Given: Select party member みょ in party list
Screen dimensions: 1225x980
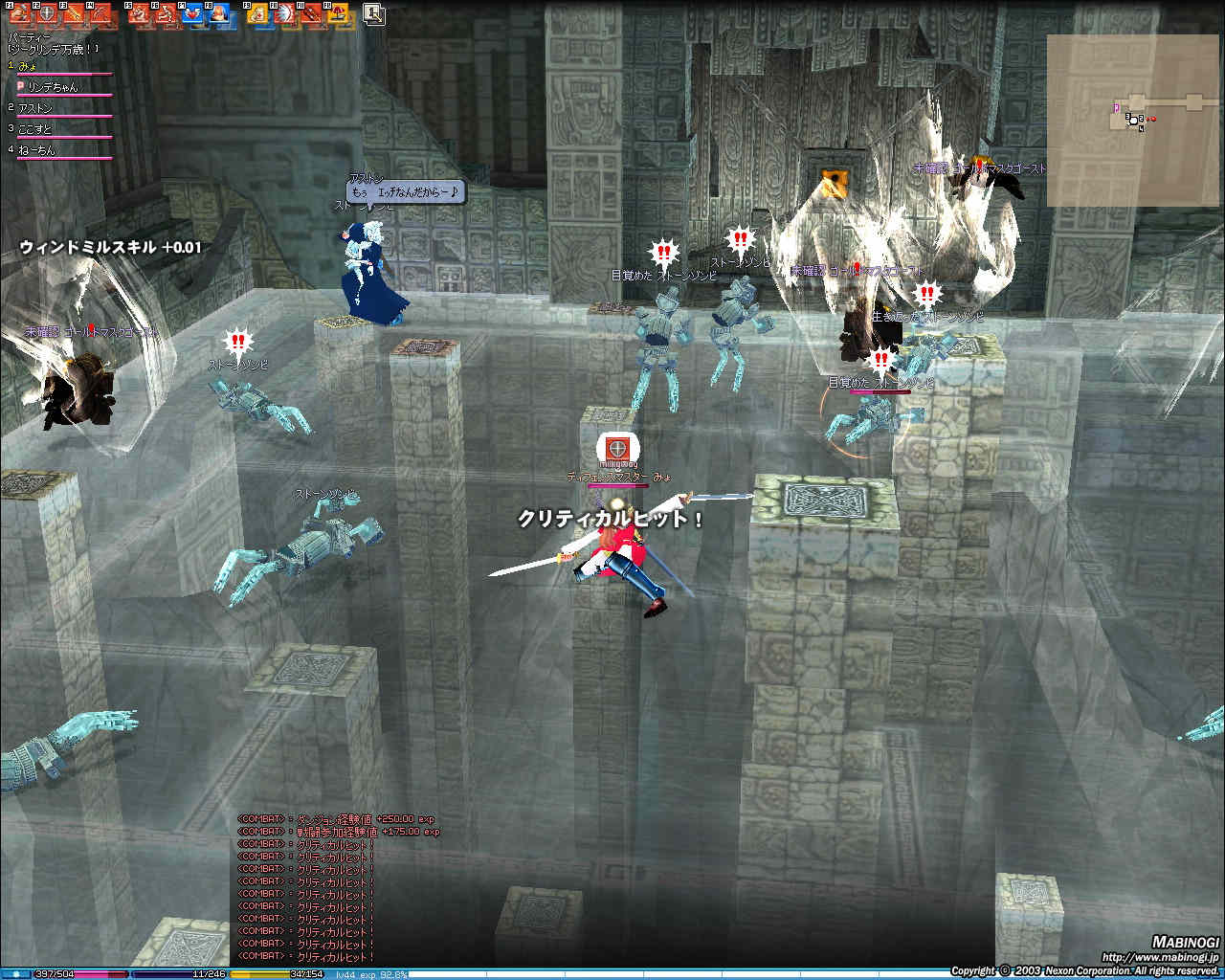Looking at the screenshot, I should point(29,67).
